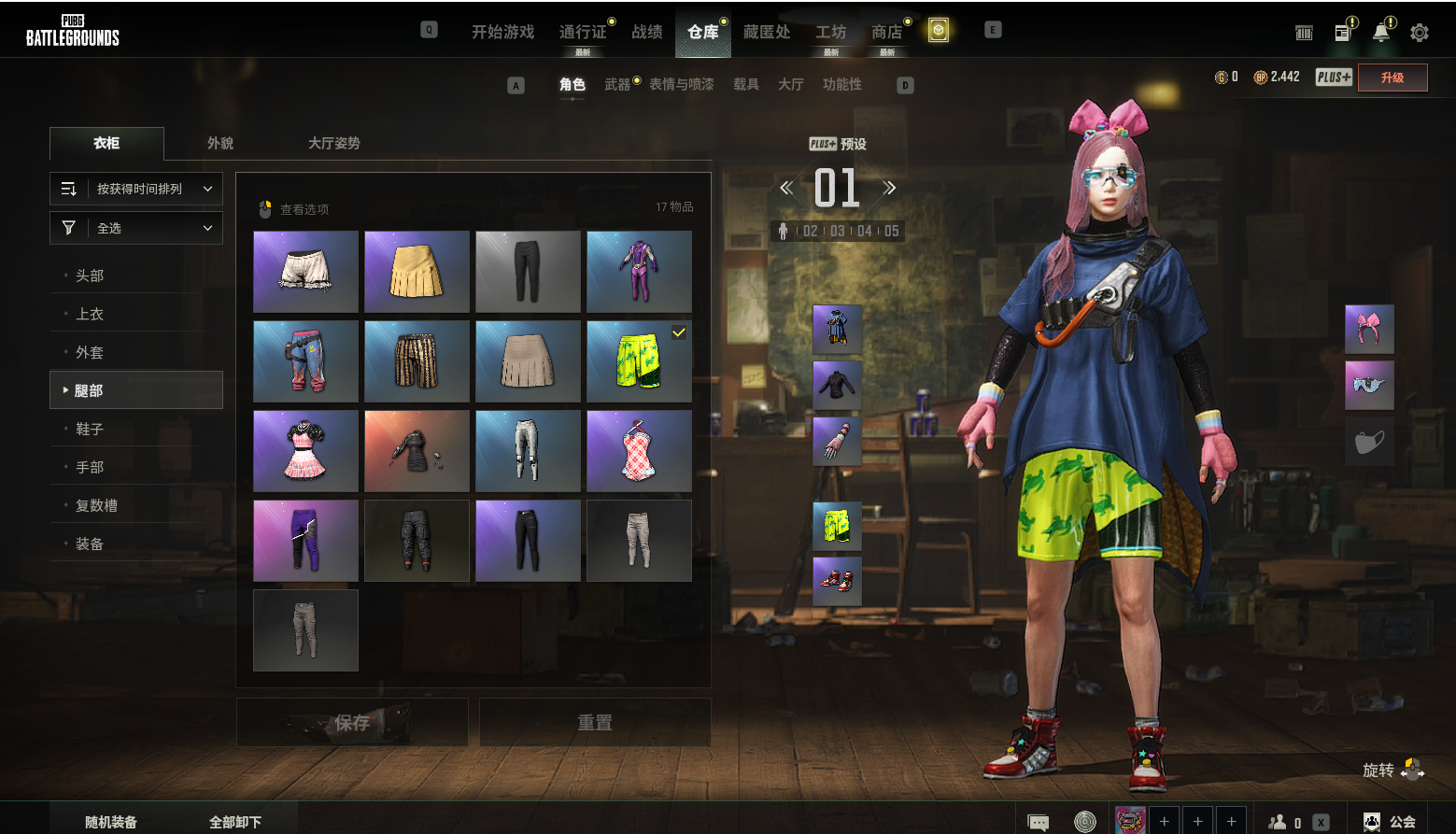Open the 按获得时间排列 sort dropdown
The height and width of the screenshot is (834, 1456).
136,189
